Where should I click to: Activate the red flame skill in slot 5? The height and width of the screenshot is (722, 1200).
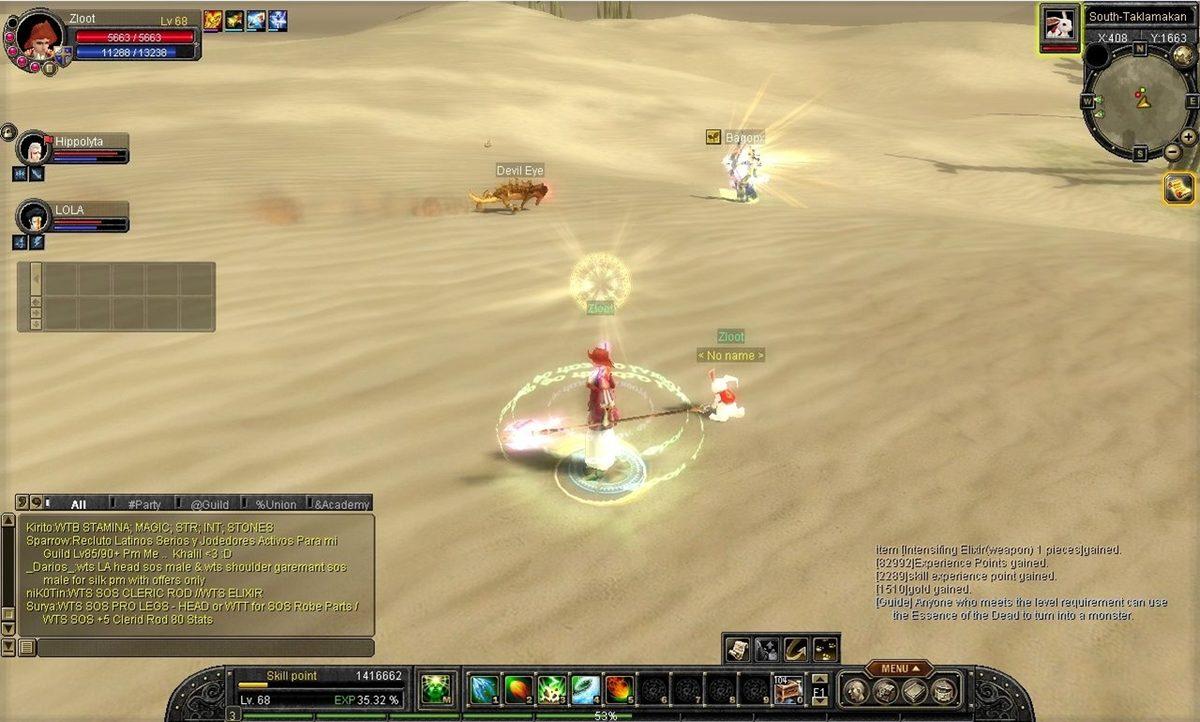(x=620, y=689)
